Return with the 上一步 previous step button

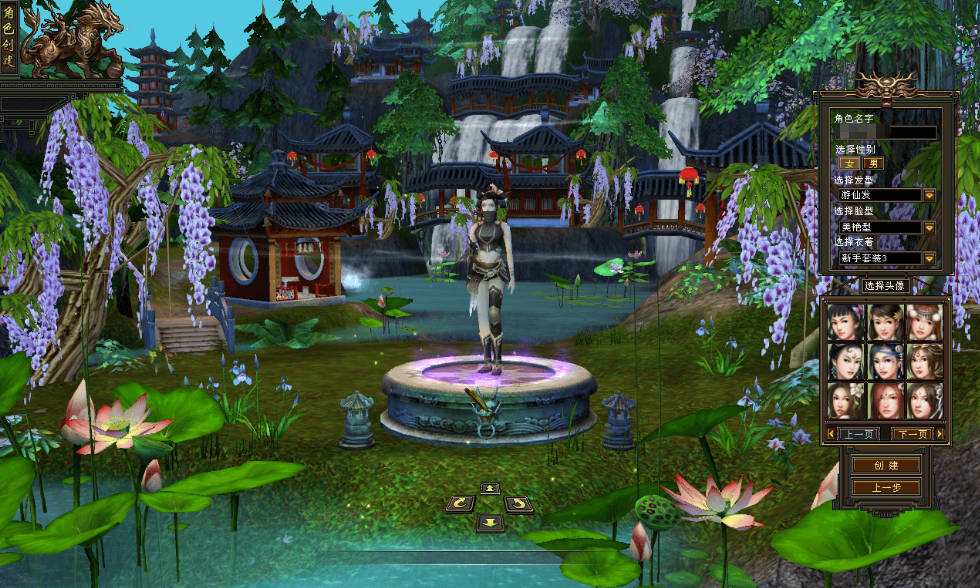[886, 487]
